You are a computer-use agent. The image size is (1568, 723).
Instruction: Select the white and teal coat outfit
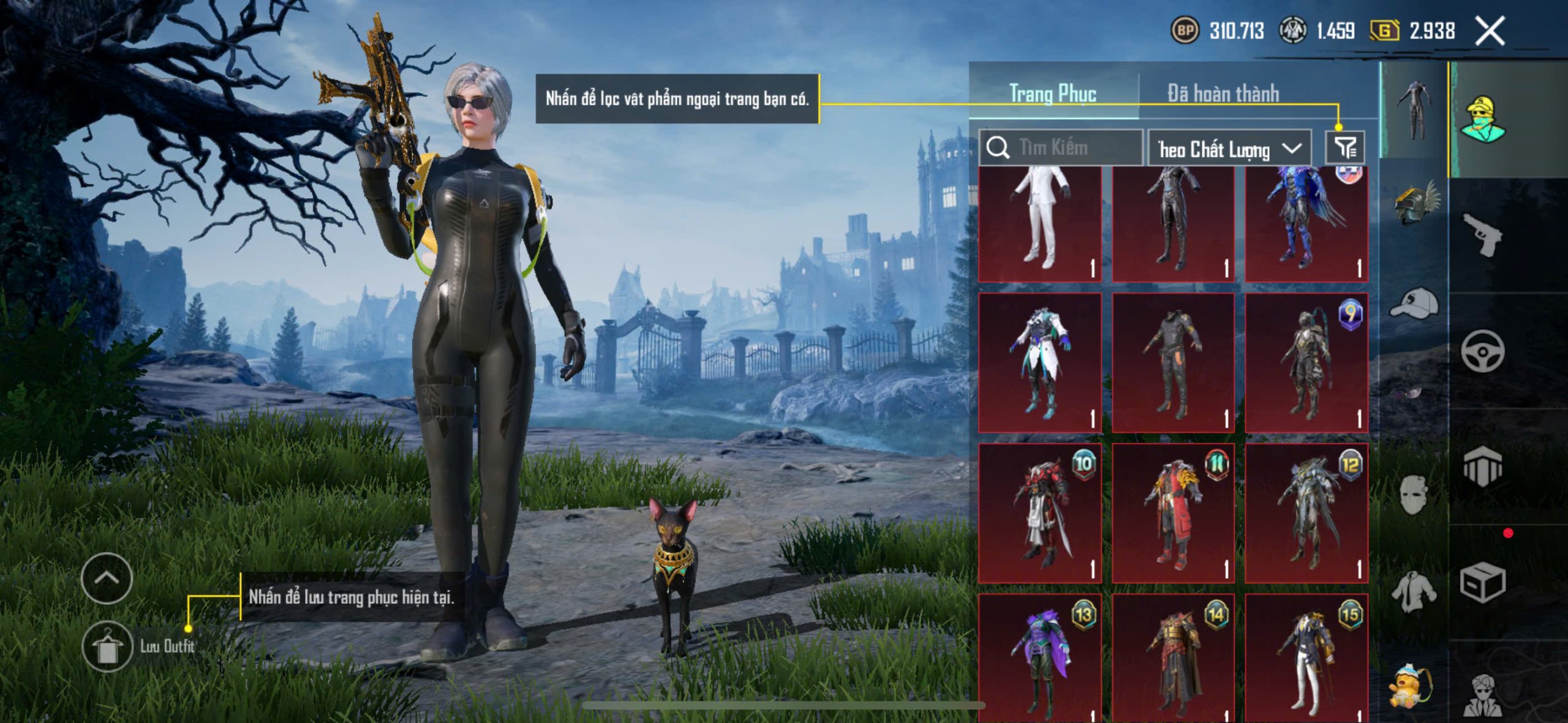[1040, 362]
